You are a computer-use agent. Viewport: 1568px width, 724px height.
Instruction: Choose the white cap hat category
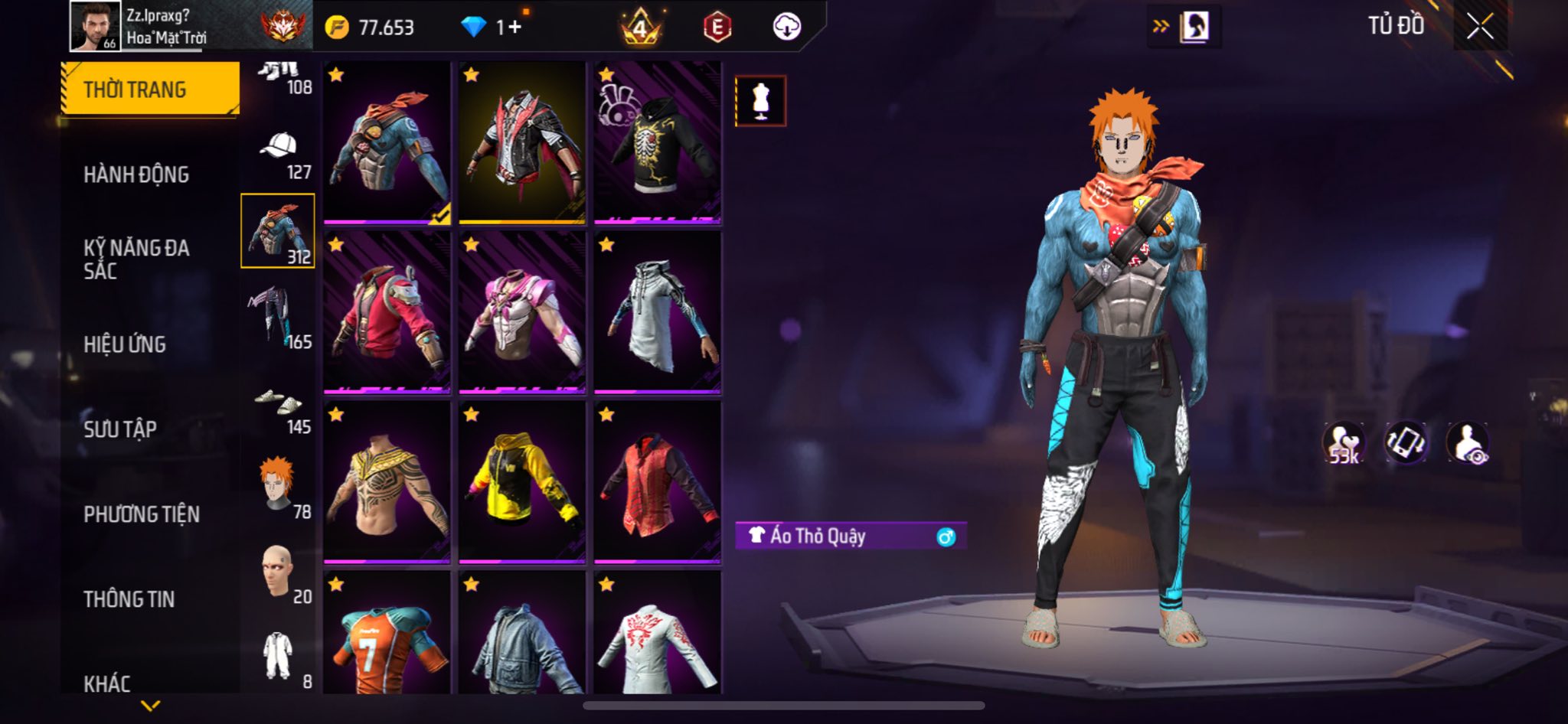[279, 154]
